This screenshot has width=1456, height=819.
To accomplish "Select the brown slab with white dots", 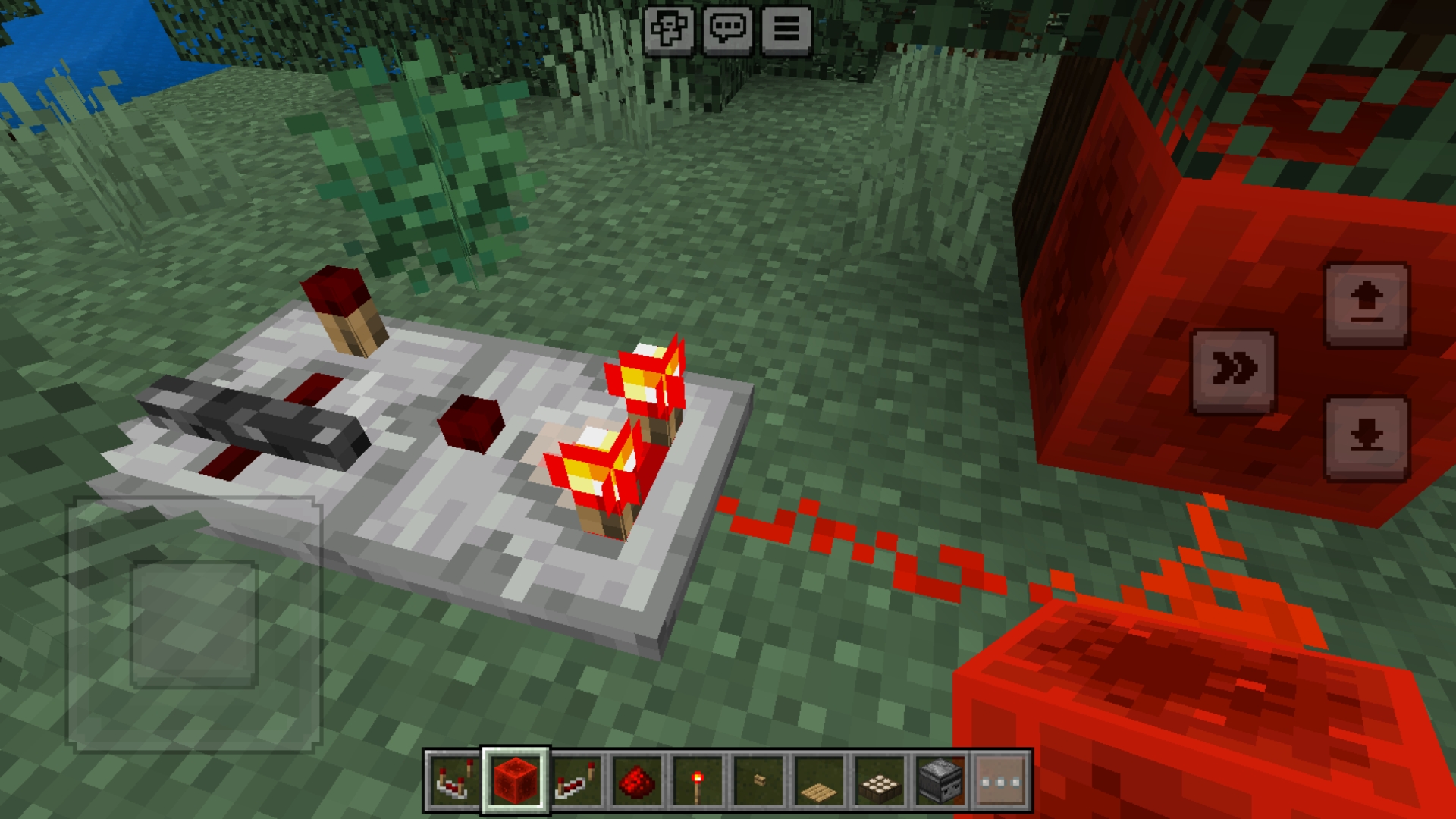I will [880, 781].
